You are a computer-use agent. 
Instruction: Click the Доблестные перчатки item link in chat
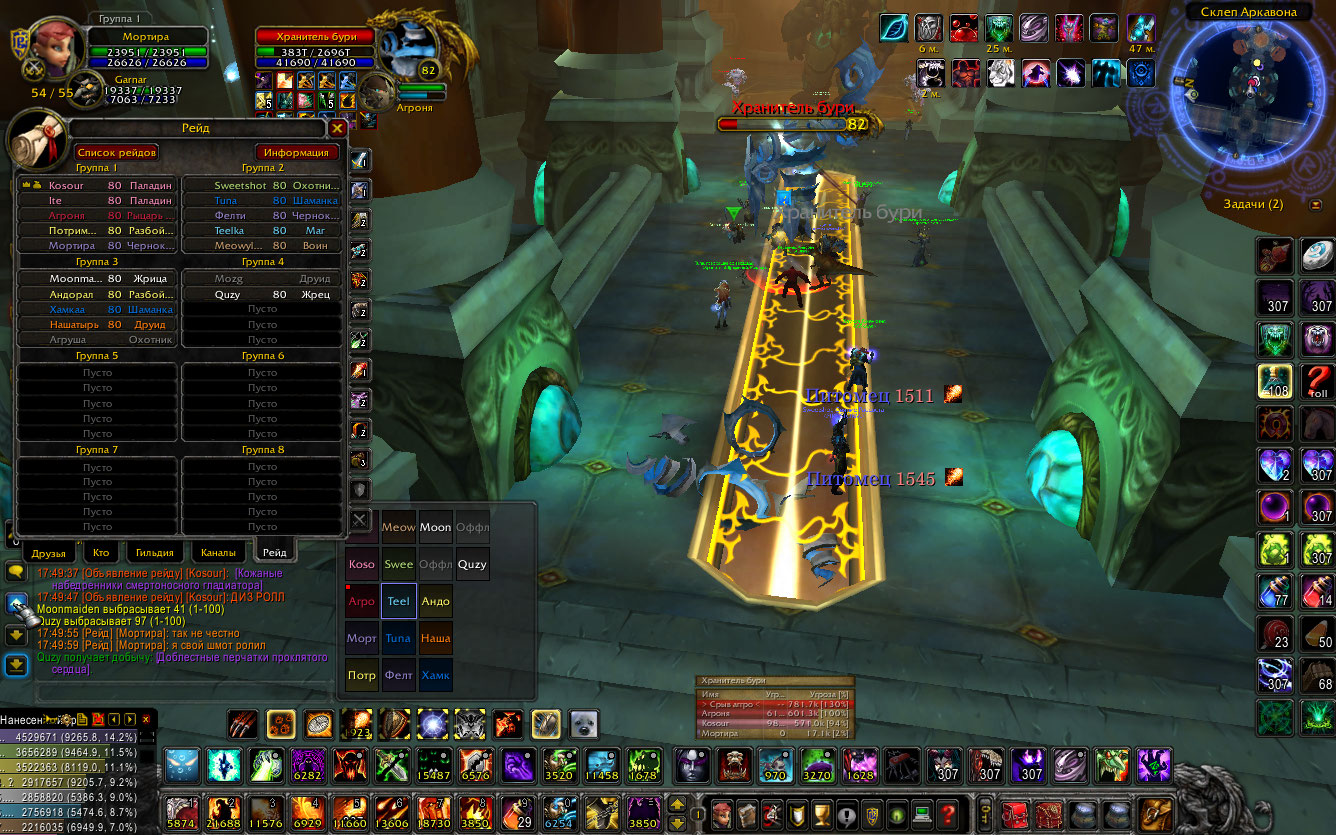click(242, 658)
